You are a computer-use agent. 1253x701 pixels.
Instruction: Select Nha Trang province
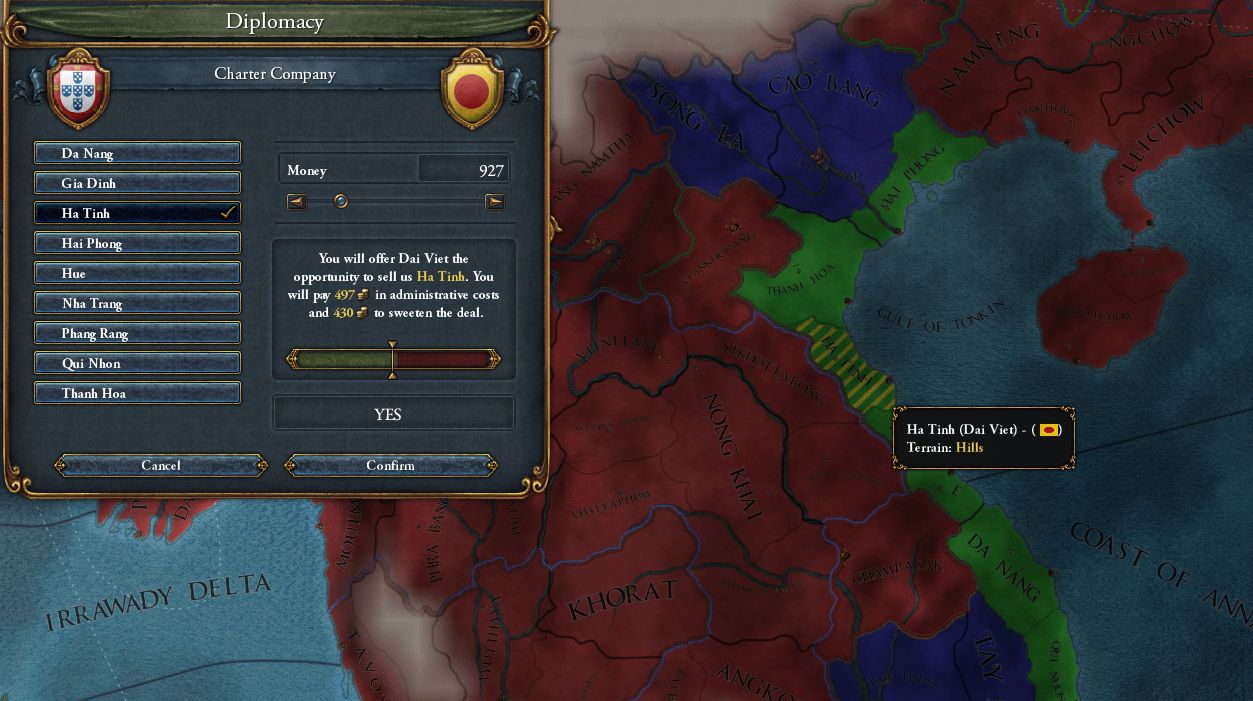click(x=137, y=303)
